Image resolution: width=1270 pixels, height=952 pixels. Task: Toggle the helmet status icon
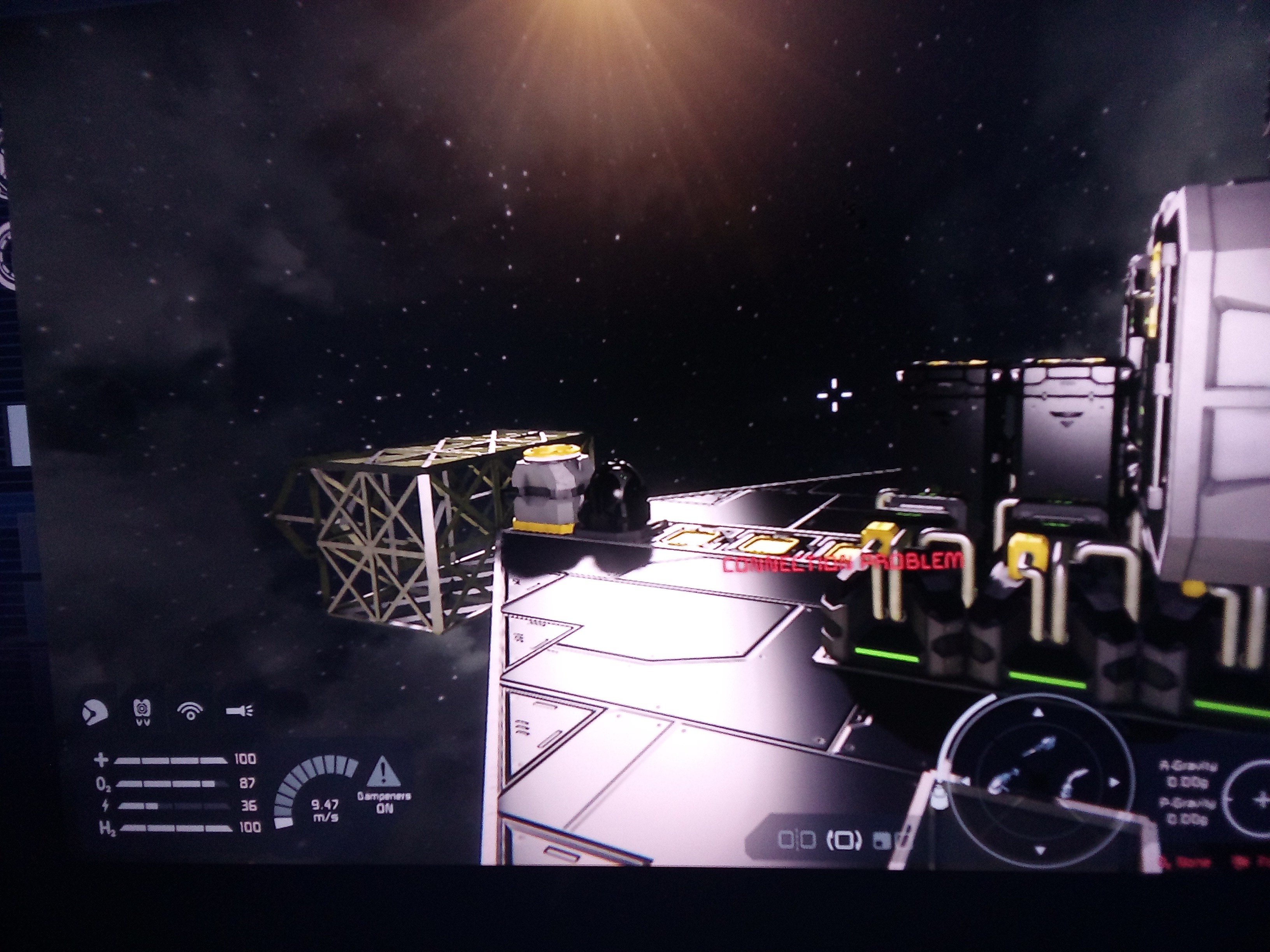pos(95,713)
